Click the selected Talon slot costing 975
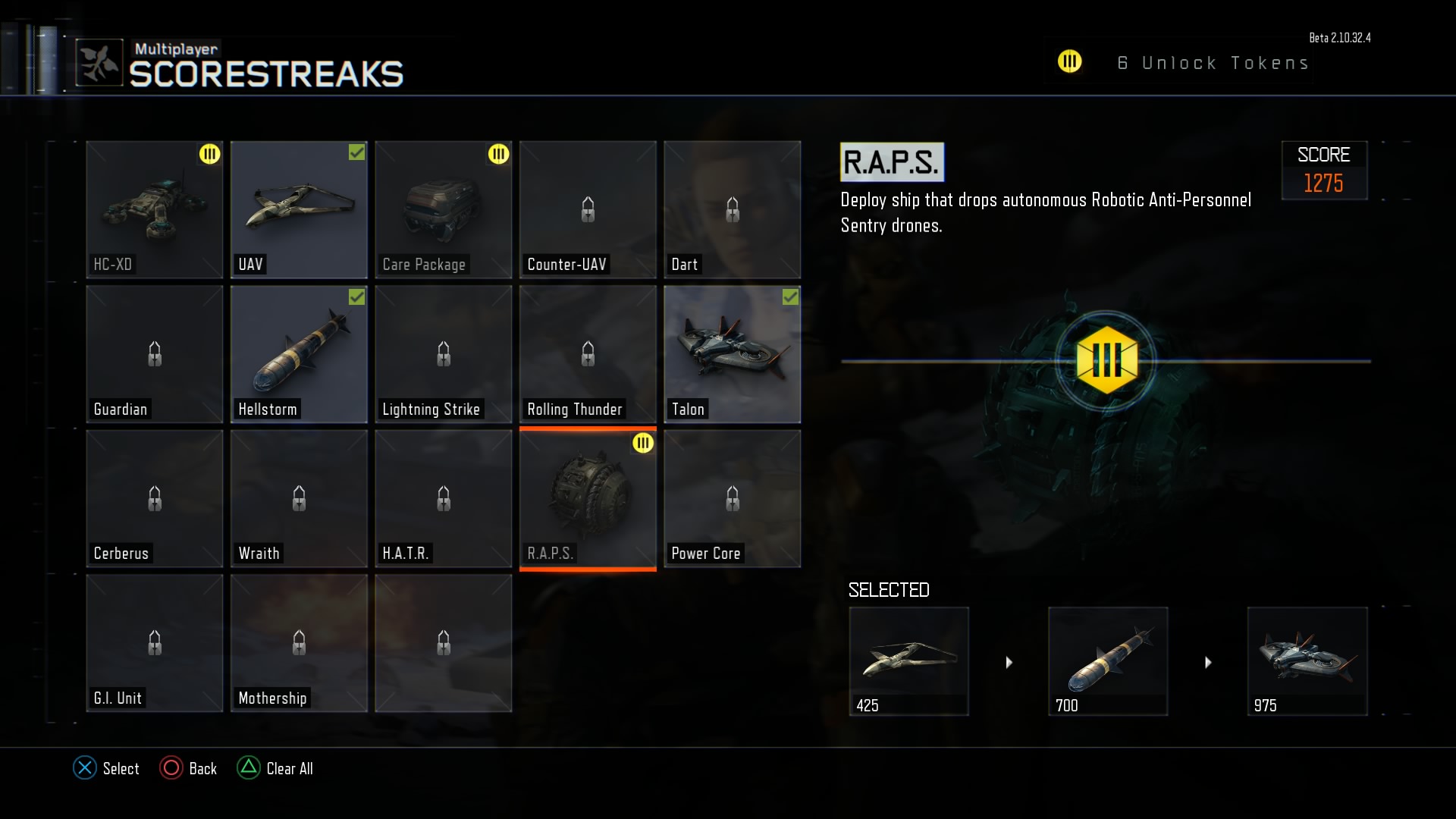 point(1307,661)
